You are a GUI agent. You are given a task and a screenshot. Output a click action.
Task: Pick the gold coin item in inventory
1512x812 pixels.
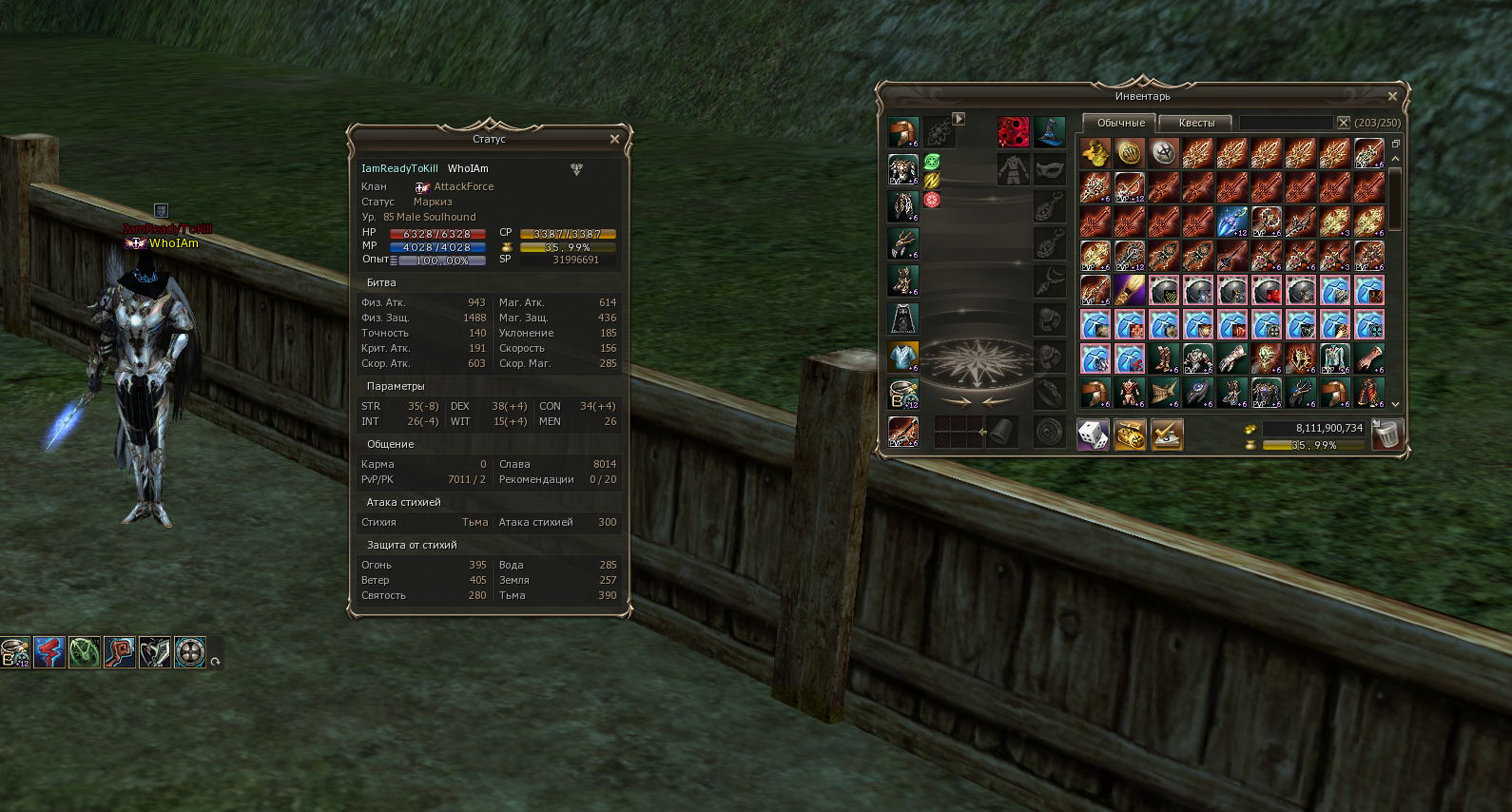(x=1130, y=153)
